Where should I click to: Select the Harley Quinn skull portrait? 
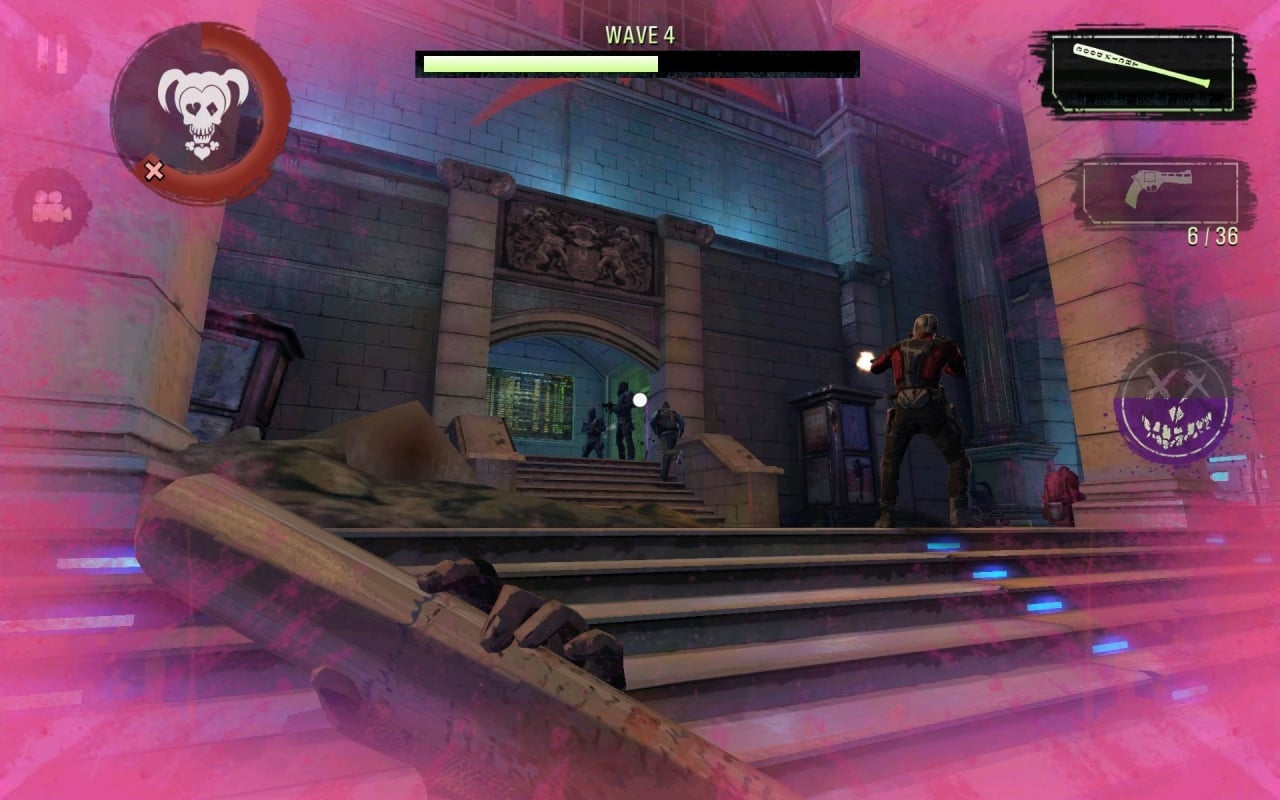click(201, 113)
